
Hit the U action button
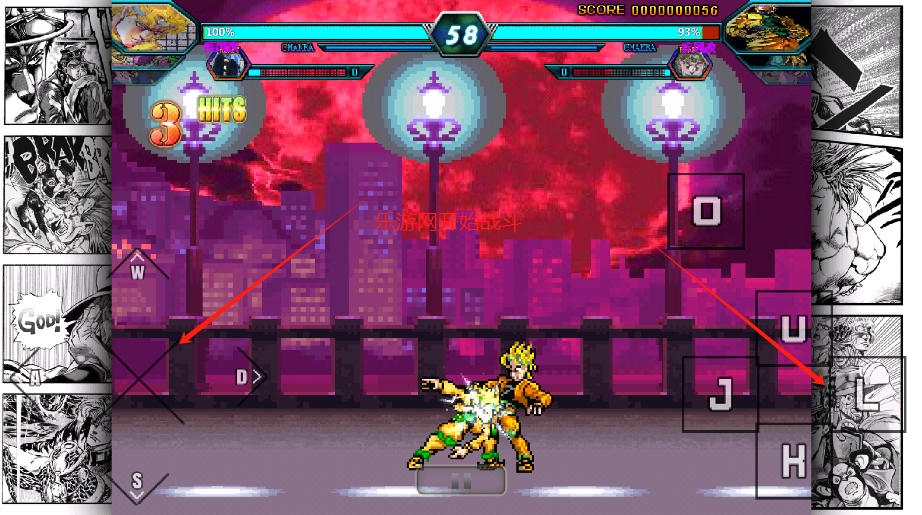tap(793, 329)
